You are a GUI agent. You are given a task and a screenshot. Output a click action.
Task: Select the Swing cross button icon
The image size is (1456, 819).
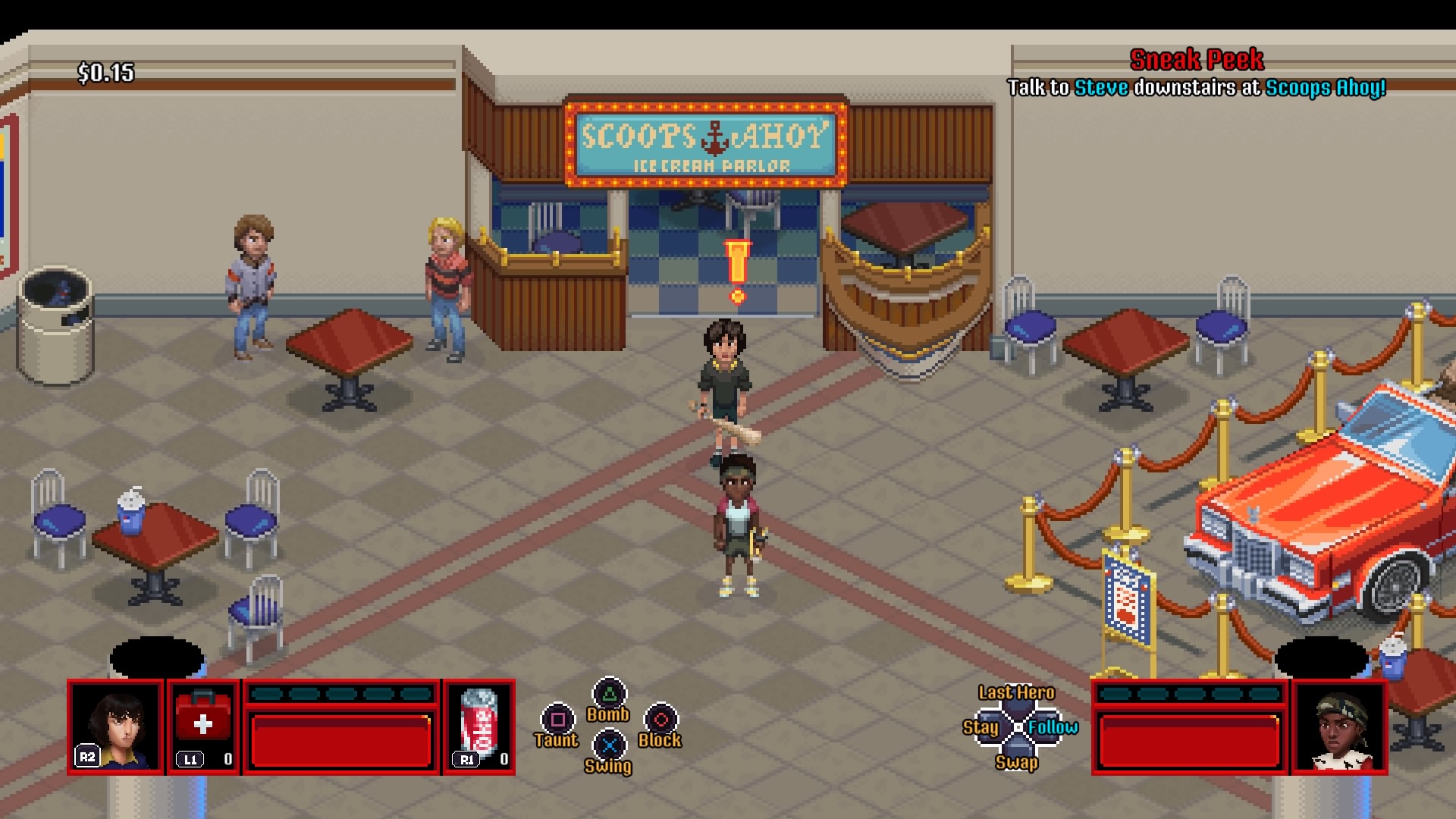coord(609,745)
